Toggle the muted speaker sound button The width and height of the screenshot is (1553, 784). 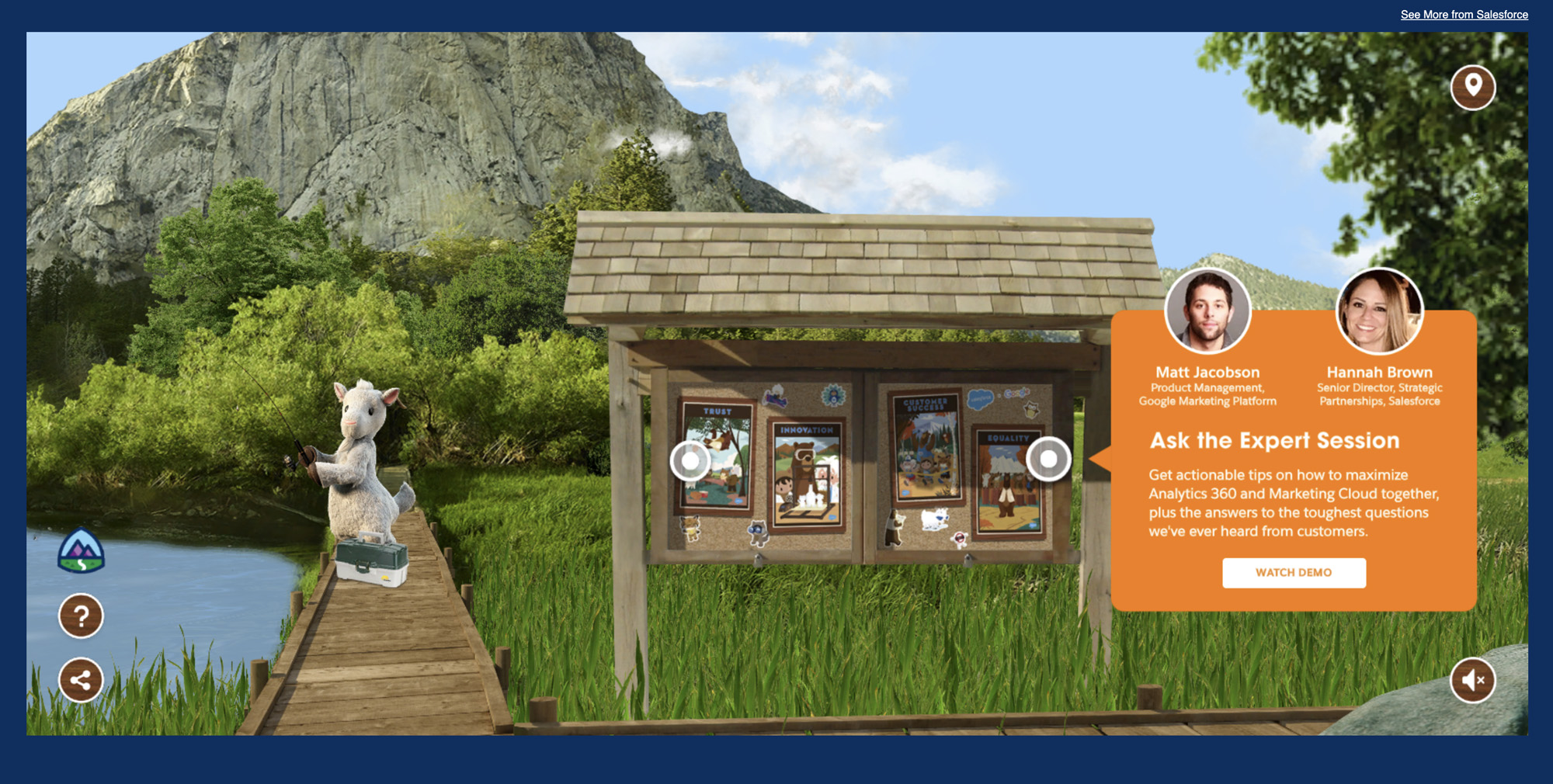point(1473,680)
